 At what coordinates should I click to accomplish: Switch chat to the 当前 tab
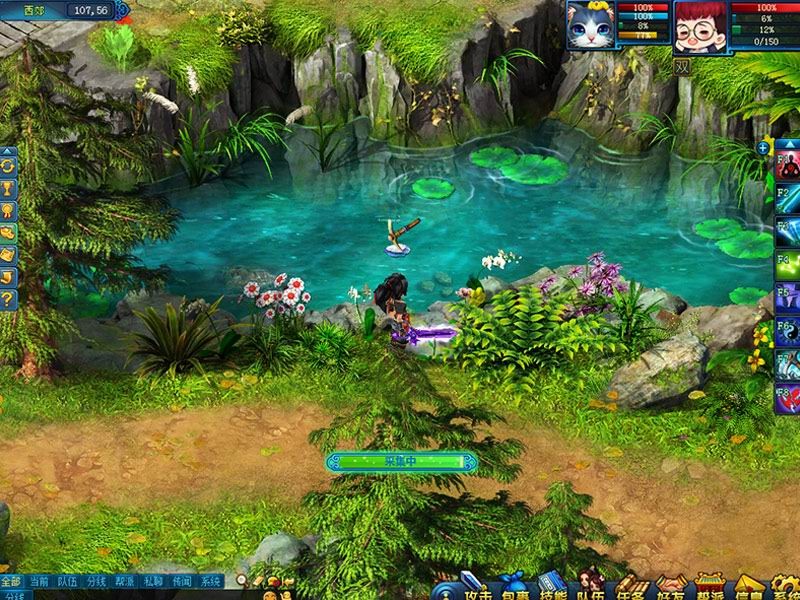[39, 581]
